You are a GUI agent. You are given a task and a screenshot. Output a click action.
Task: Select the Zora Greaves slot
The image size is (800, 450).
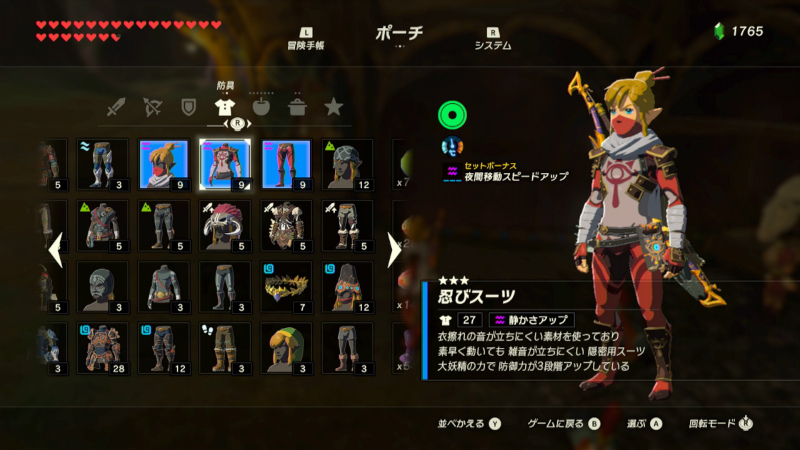pyautogui.click(x=103, y=164)
